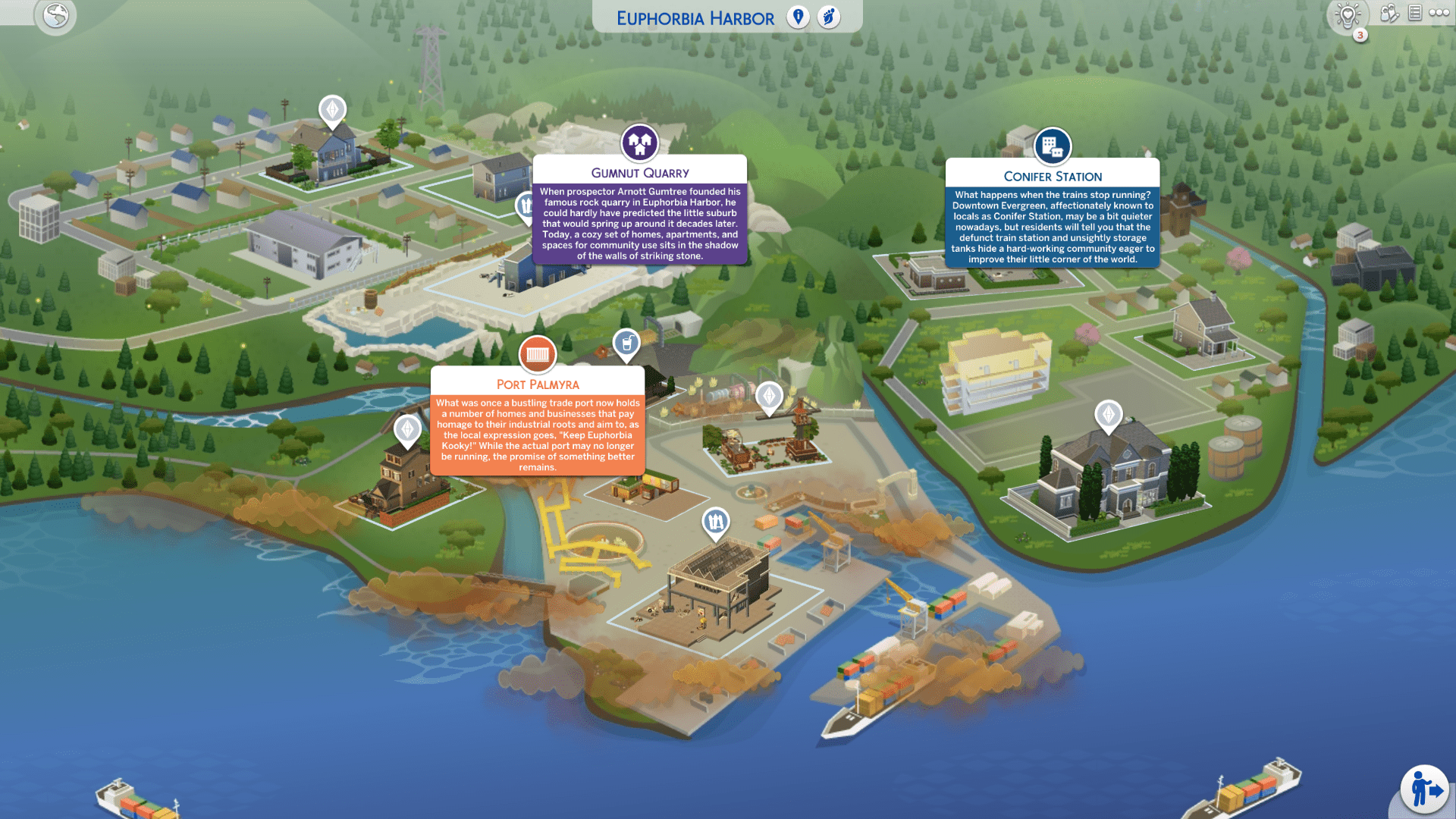Image resolution: width=1456 pixels, height=819 pixels.
Task: Open the list panel icon
Action: pos(1414,13)
